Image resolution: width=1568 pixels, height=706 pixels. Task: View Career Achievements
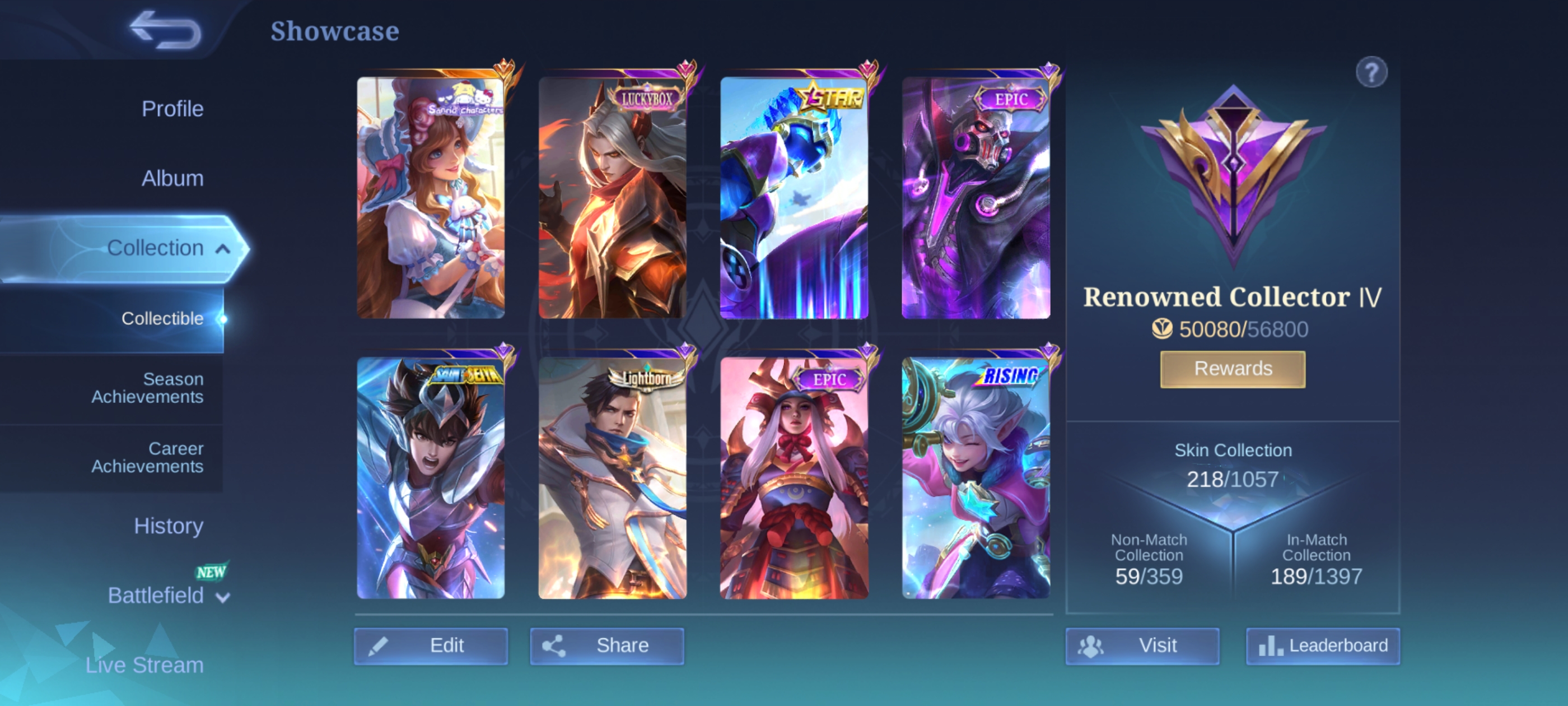[147, 457]
